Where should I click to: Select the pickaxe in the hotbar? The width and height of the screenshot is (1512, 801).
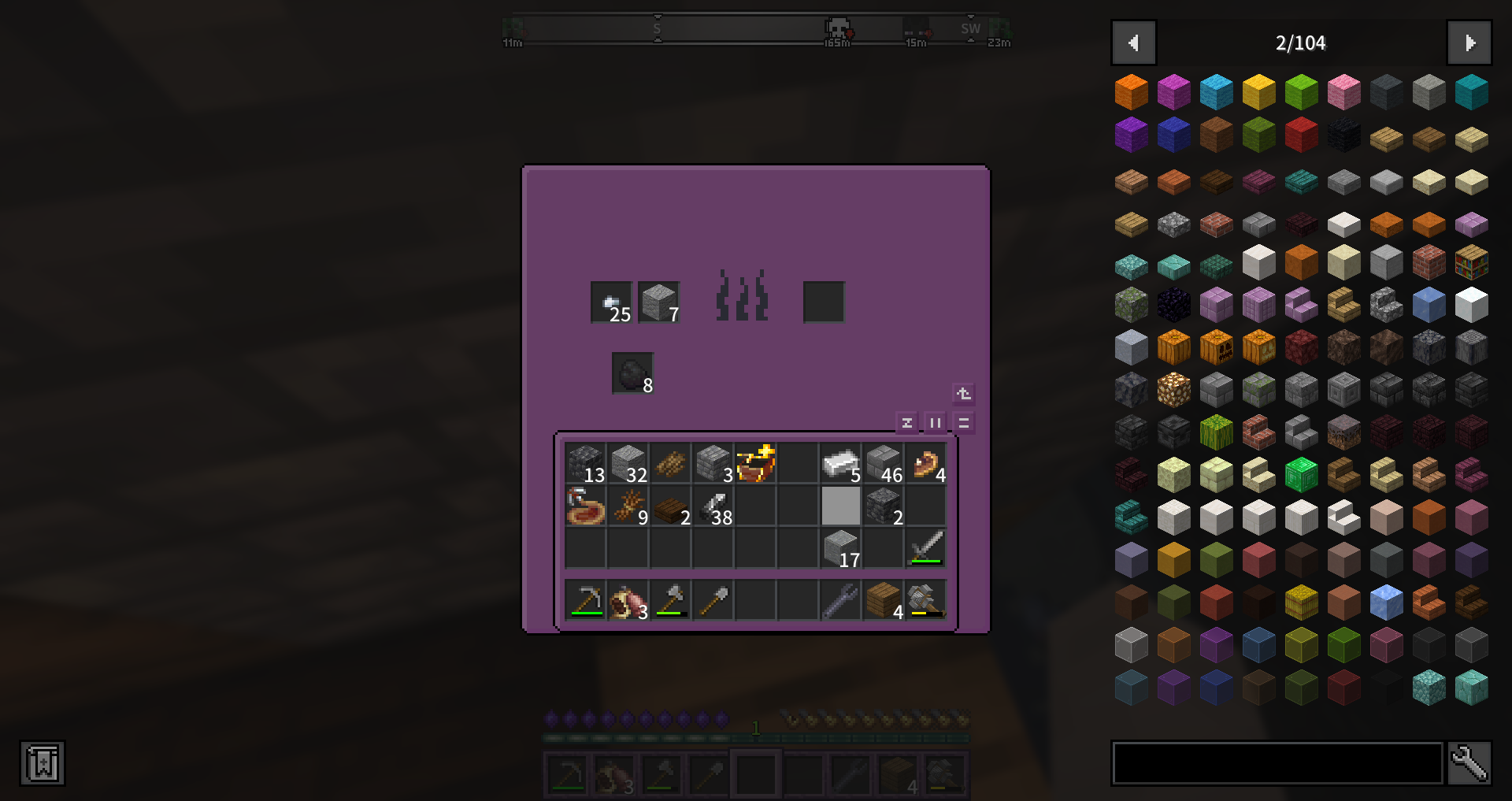tap(587, 600)
